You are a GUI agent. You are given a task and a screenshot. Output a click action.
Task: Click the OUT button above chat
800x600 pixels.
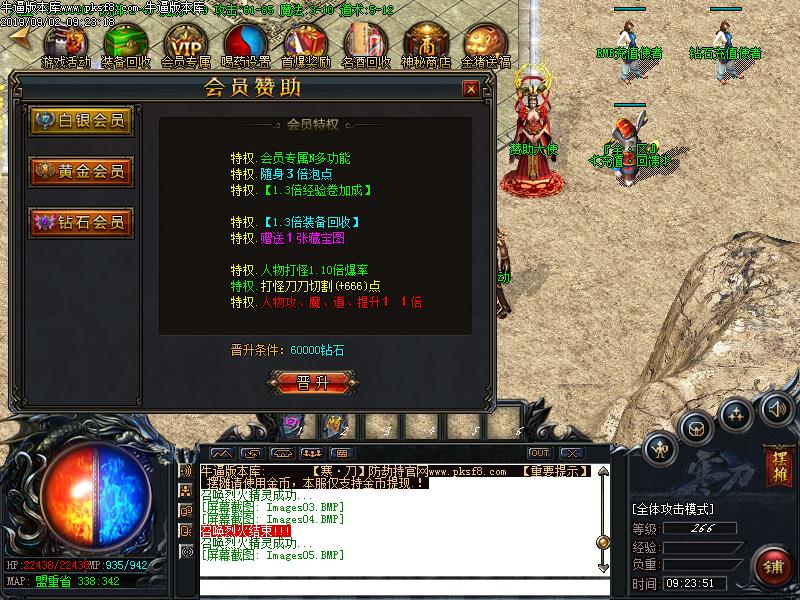540,453
